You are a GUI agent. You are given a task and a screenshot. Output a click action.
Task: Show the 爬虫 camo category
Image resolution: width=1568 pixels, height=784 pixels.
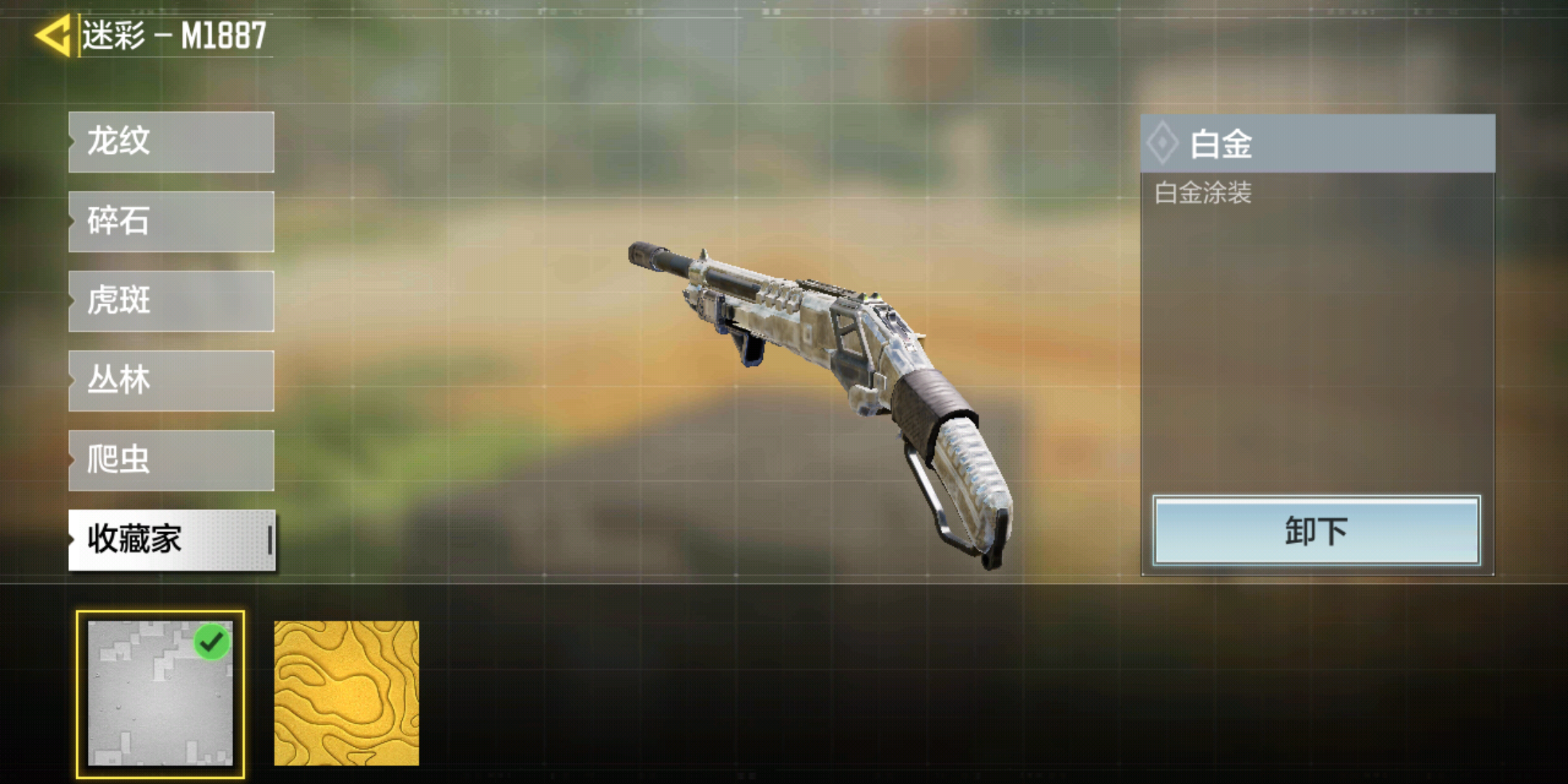[171, 460]
